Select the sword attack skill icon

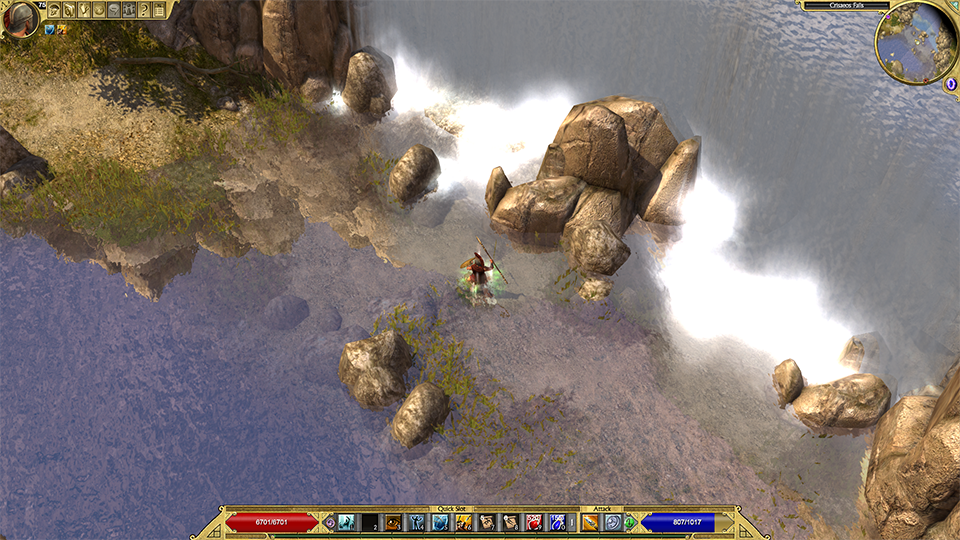[x=590, y=522]
